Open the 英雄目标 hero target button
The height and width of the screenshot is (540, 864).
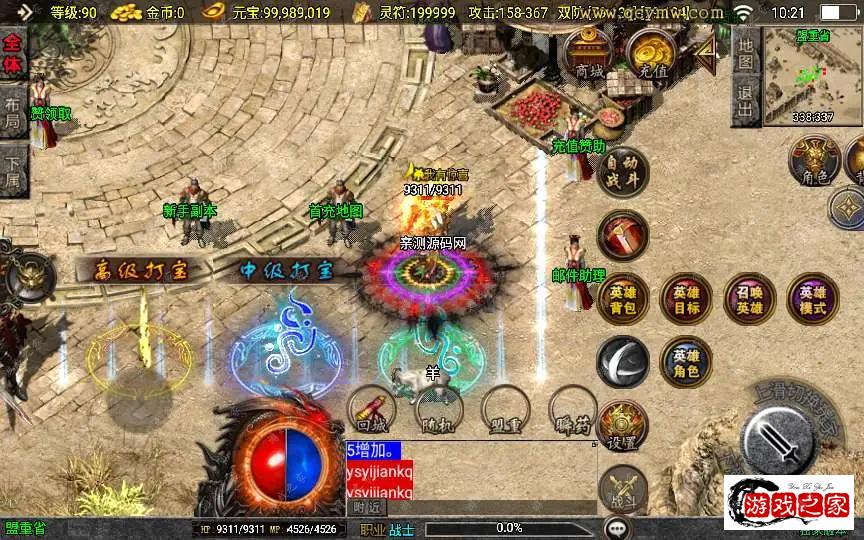[686, 299]
